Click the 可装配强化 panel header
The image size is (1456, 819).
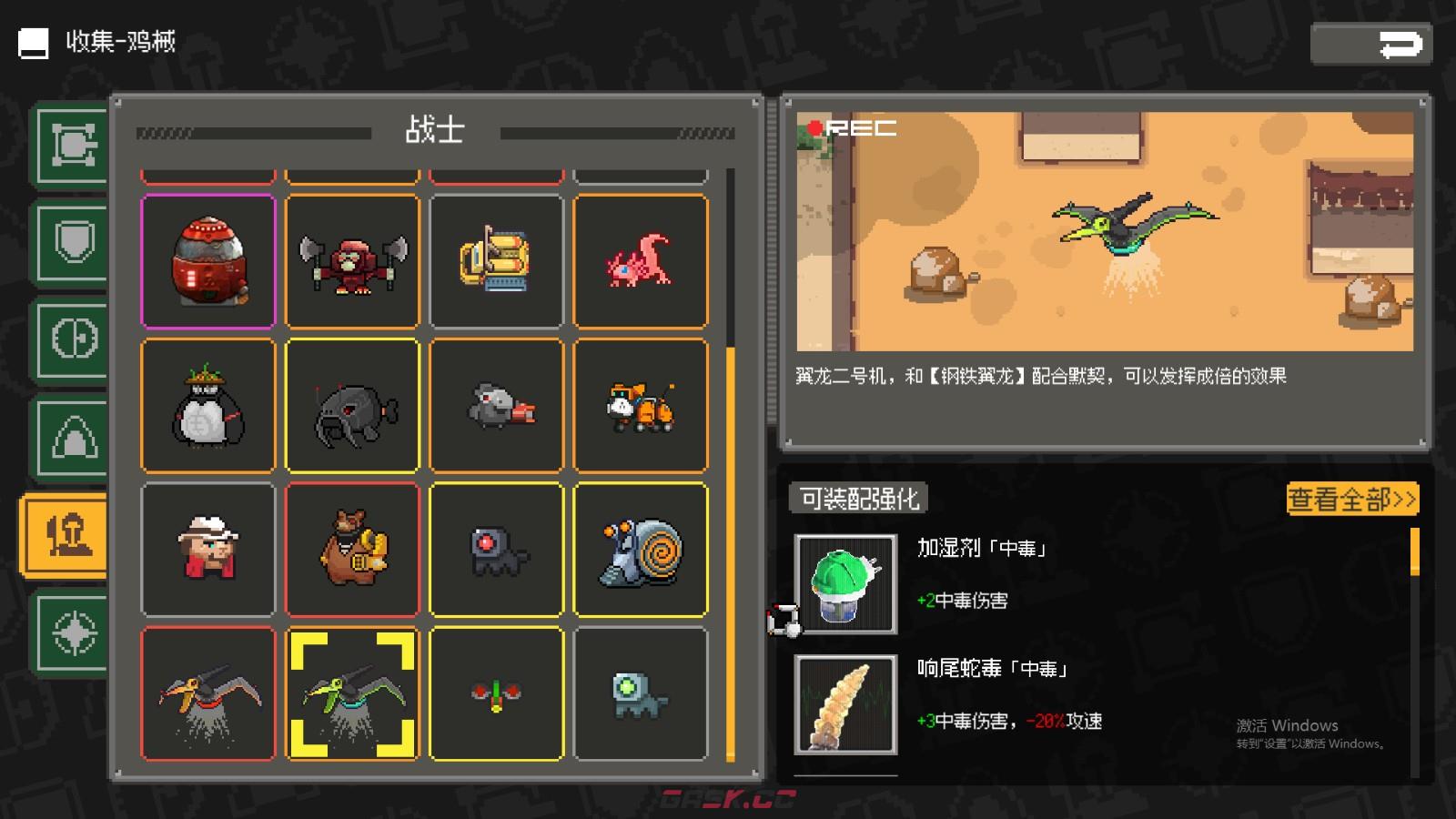[859, 500]
